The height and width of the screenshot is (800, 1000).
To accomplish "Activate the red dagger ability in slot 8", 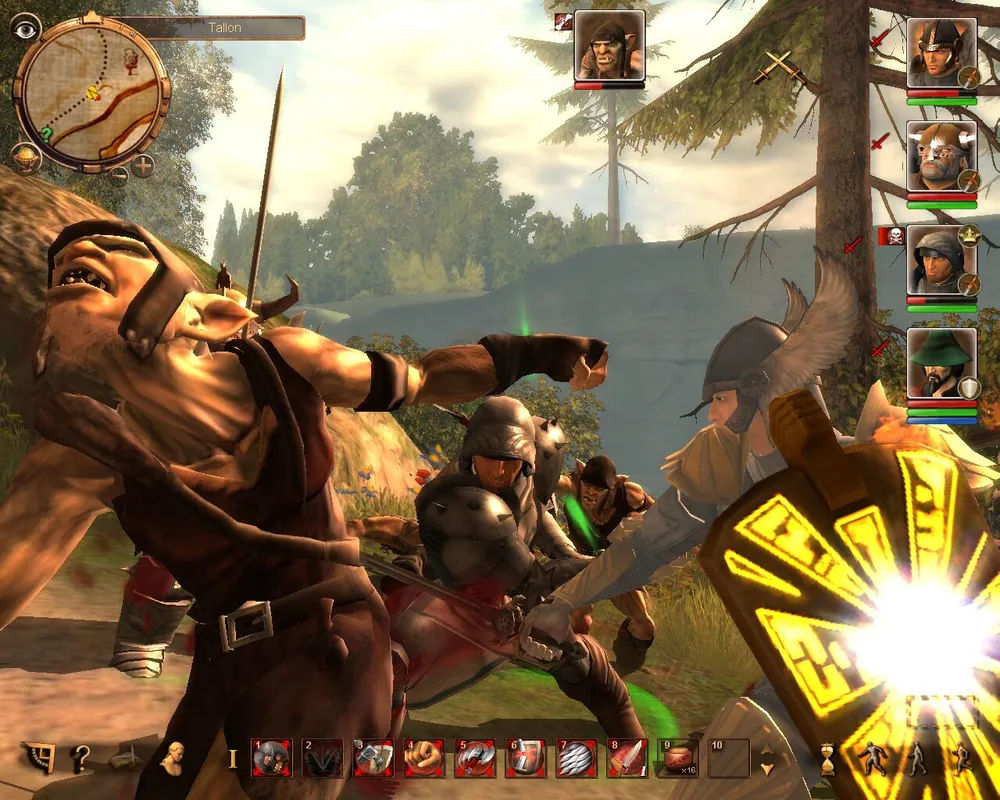I will point(627,759).
